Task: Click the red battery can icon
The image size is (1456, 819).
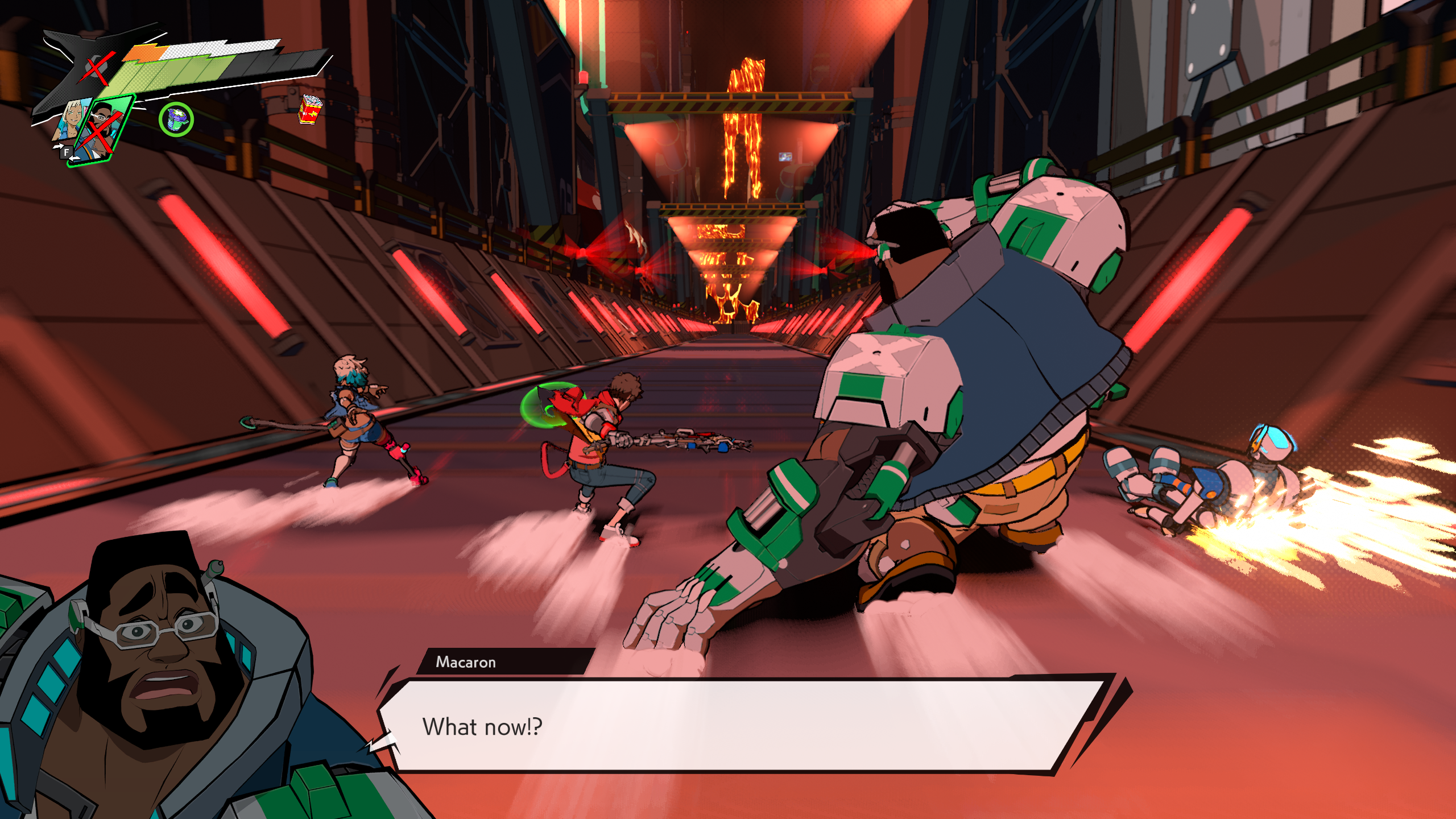Action: coord(311,109)
